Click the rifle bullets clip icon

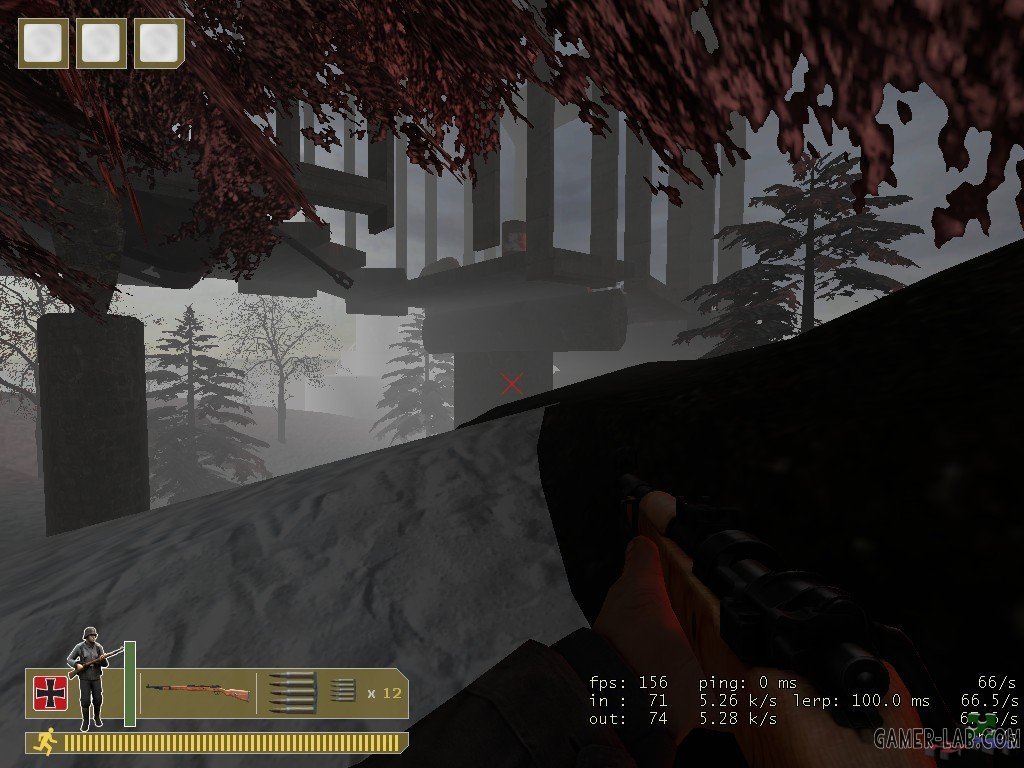[292, 692]
